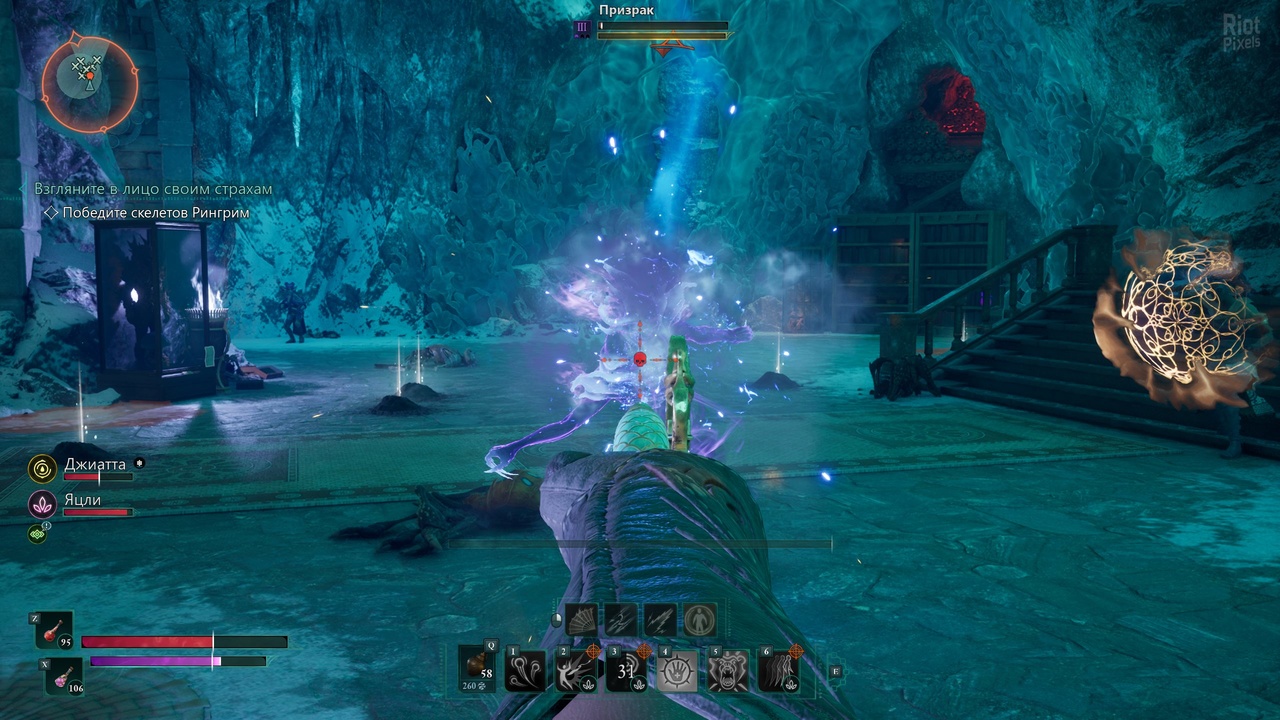
Task: Select the skeleton quest objective tracker
Action: pos(155,213)
